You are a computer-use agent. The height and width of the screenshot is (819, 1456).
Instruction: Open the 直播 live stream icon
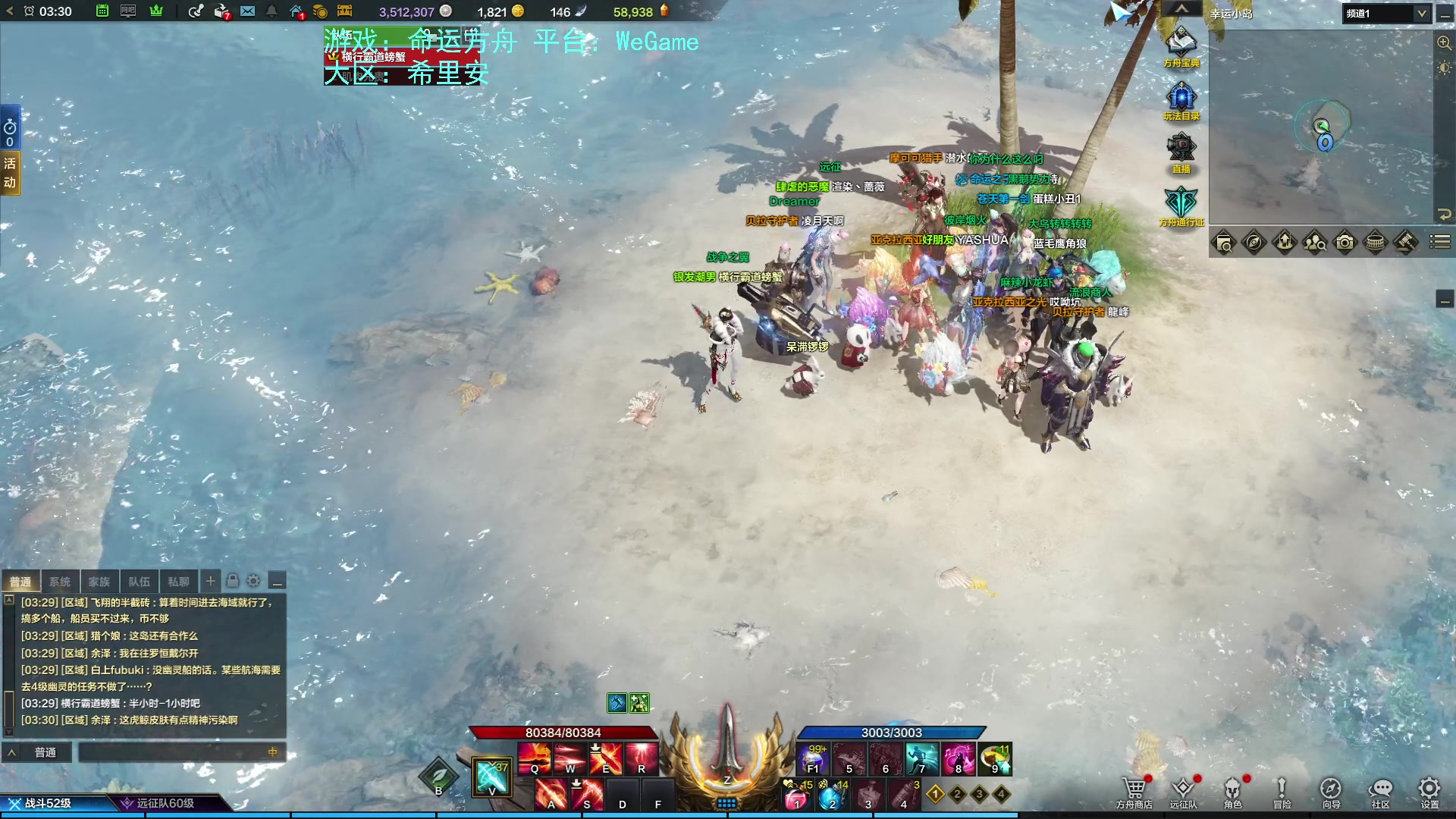coord(1181,150)
